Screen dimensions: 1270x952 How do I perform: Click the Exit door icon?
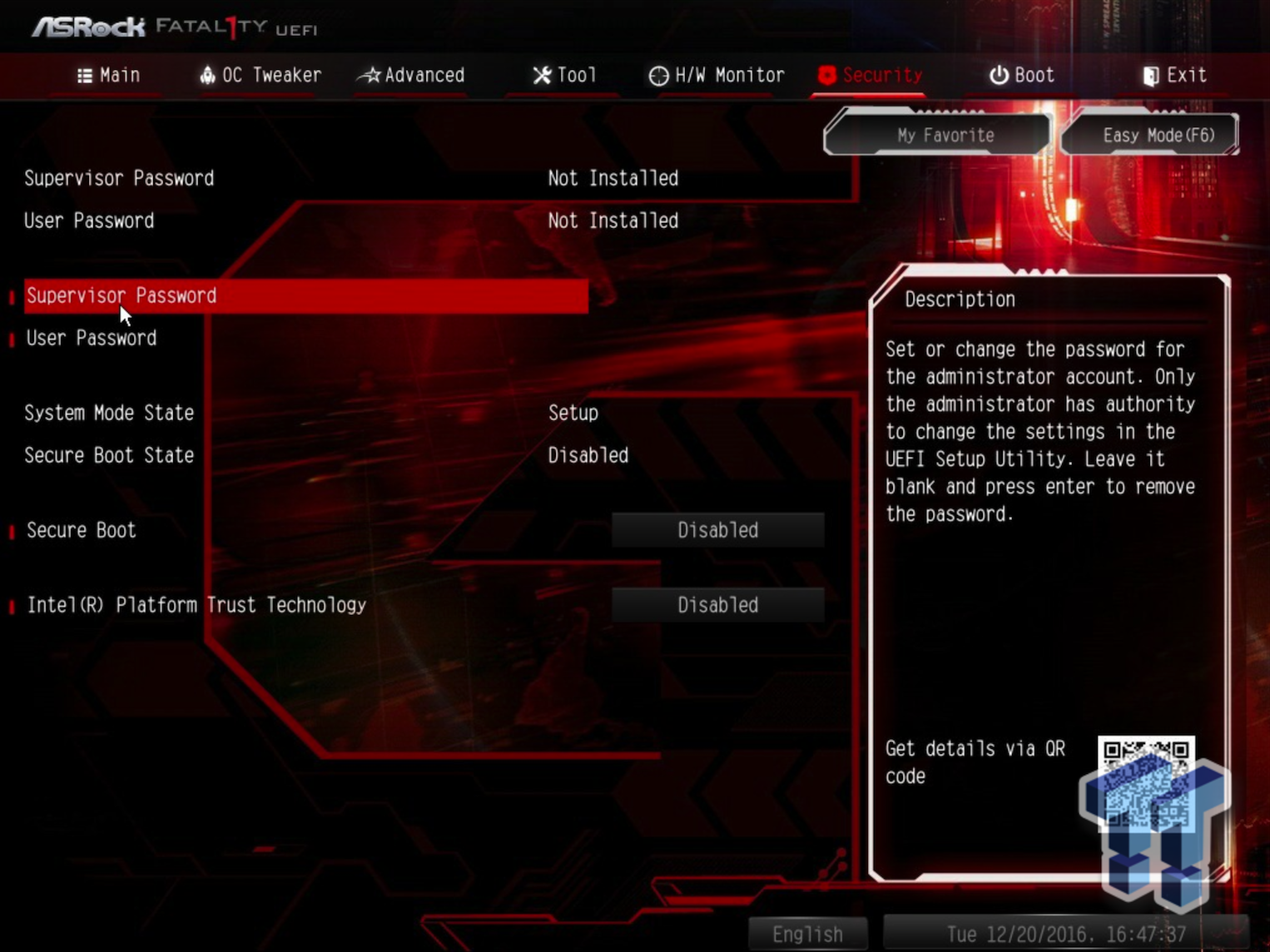[x=1150, y=76]
